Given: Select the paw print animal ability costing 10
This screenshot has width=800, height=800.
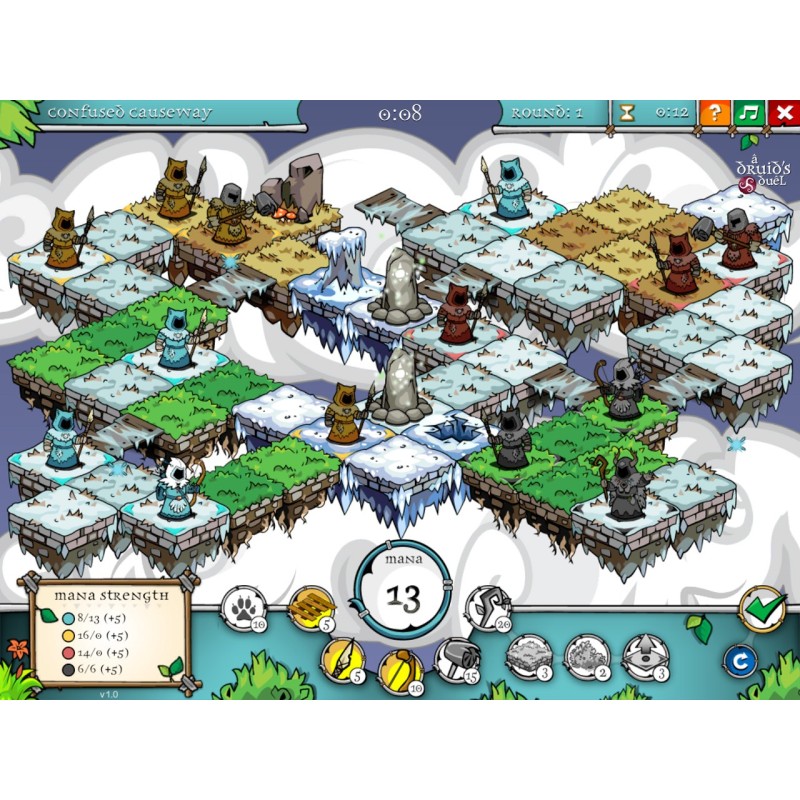Looking at the screenshot, I should 244,606.
